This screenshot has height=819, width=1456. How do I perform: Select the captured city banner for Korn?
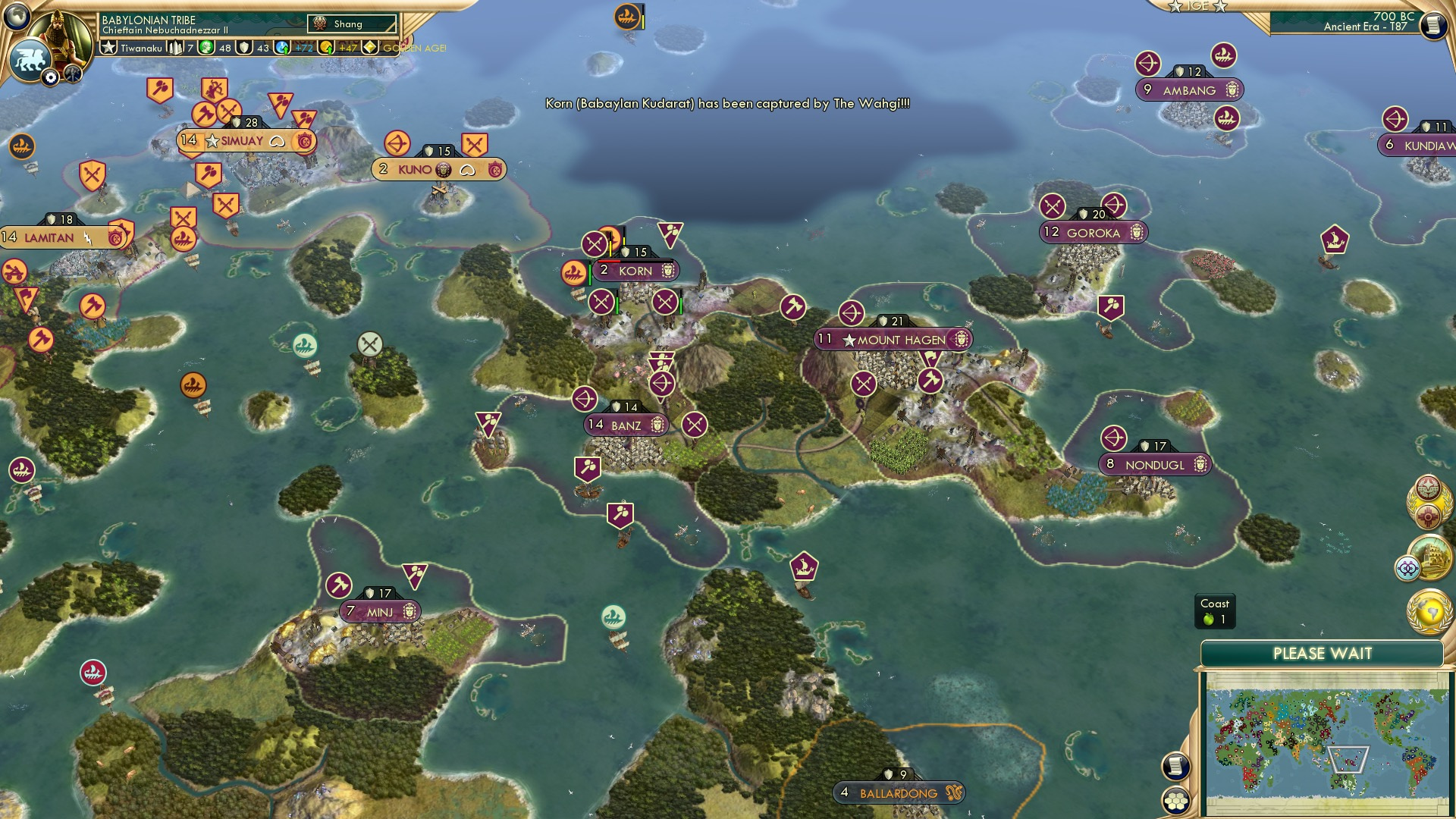(635, 271)
